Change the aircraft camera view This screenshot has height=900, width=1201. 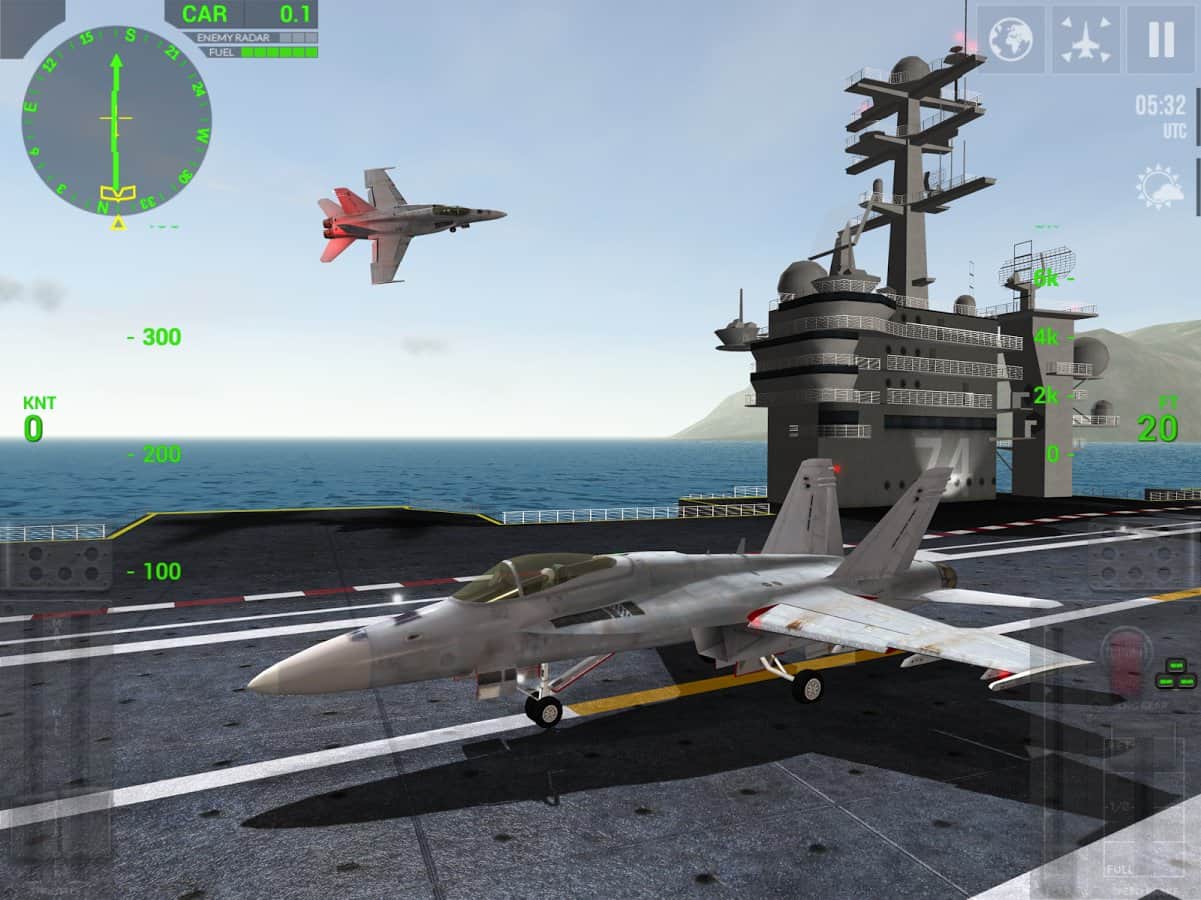click(1085, 39)
